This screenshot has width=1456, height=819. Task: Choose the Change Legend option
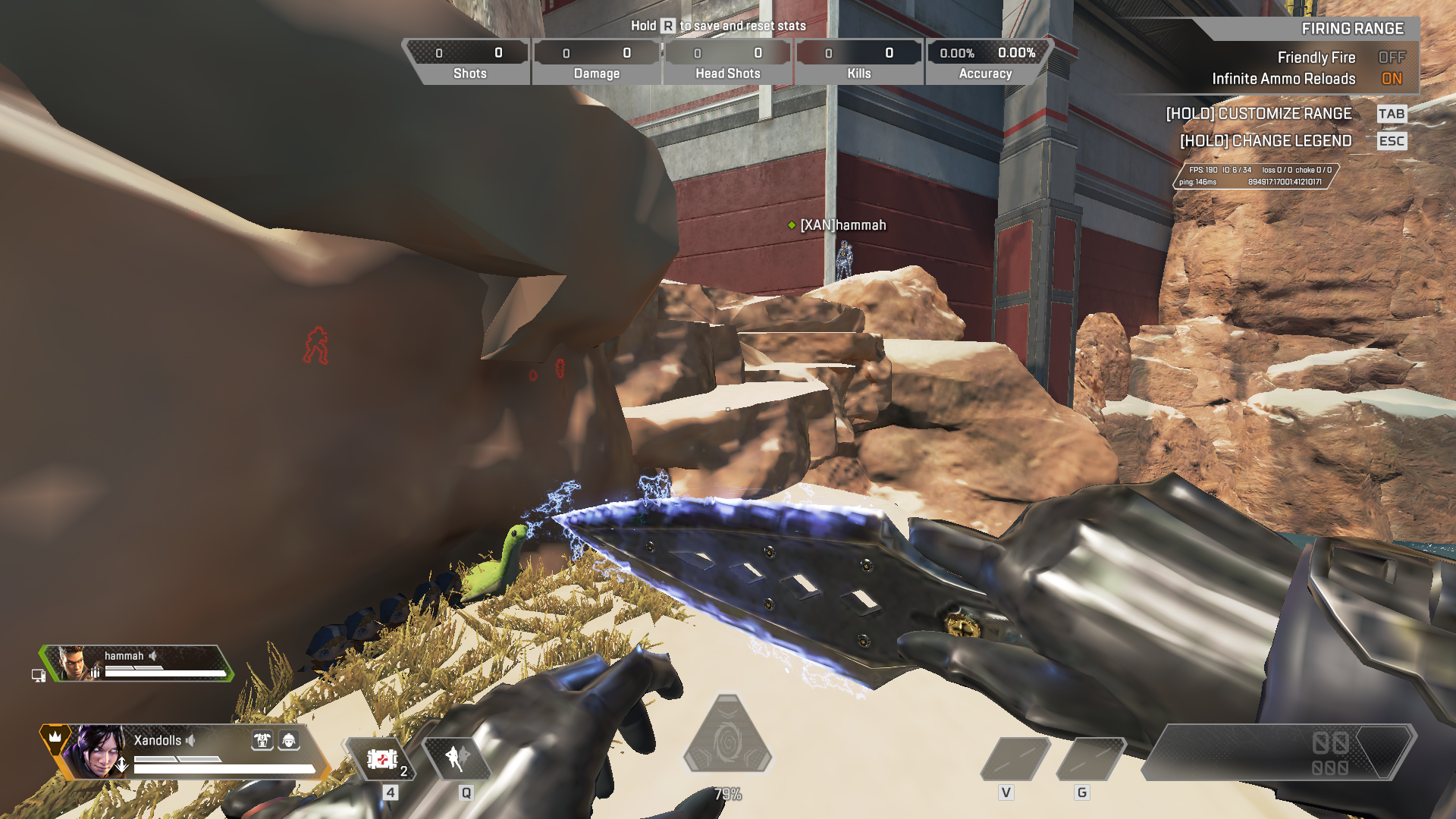coord(1266,141)
